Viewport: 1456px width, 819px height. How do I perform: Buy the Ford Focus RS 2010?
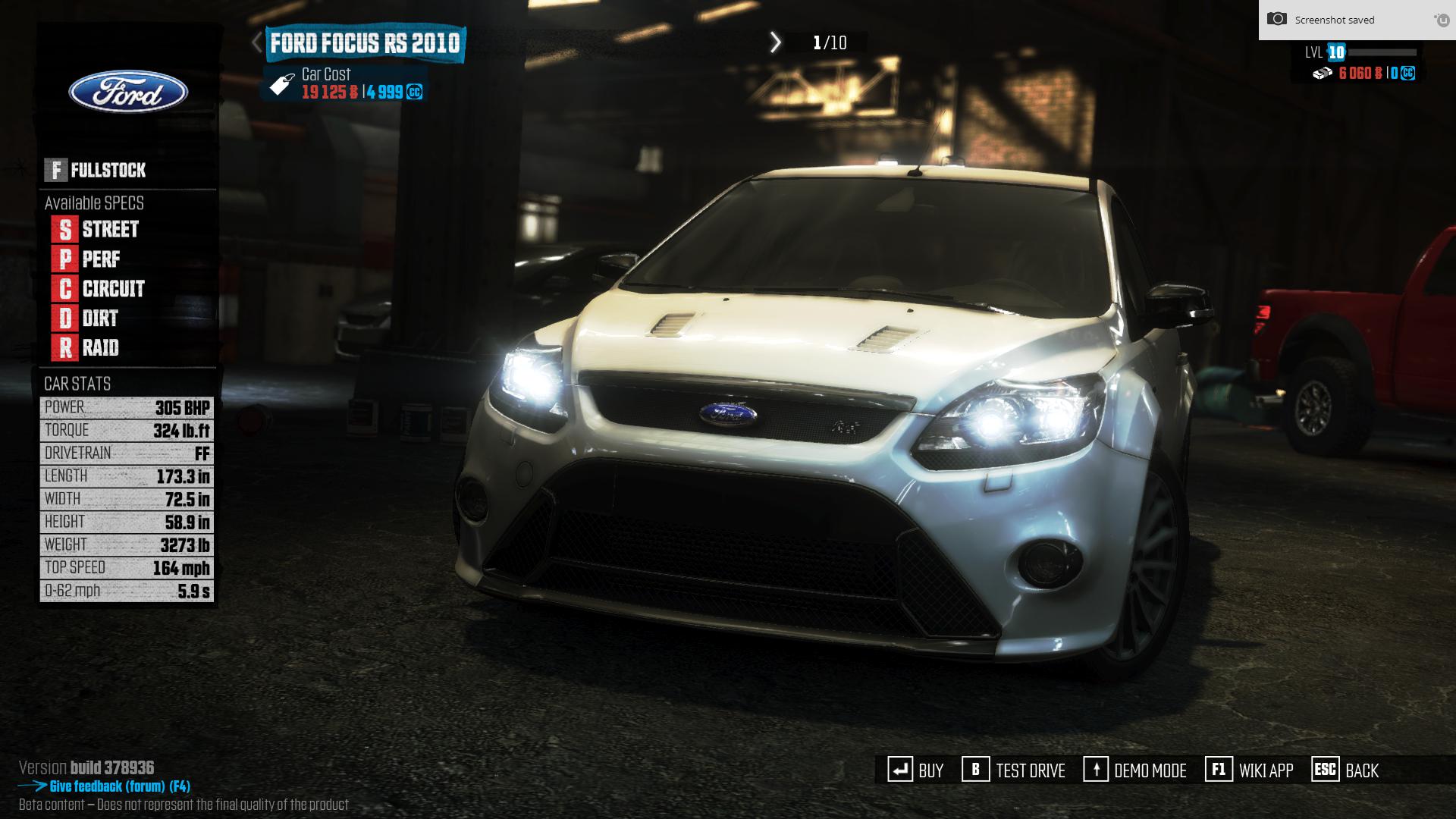tap(916, 770)
